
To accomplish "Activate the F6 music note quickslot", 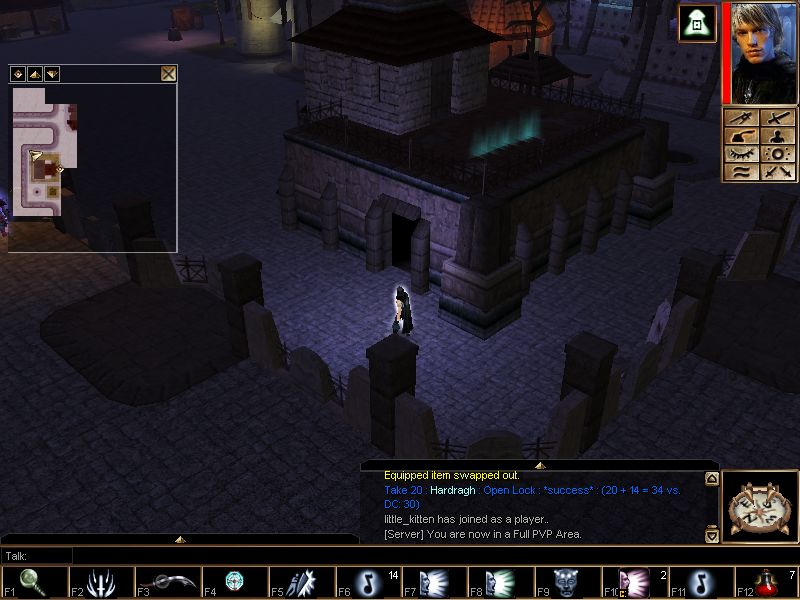I will coord(366,582).
